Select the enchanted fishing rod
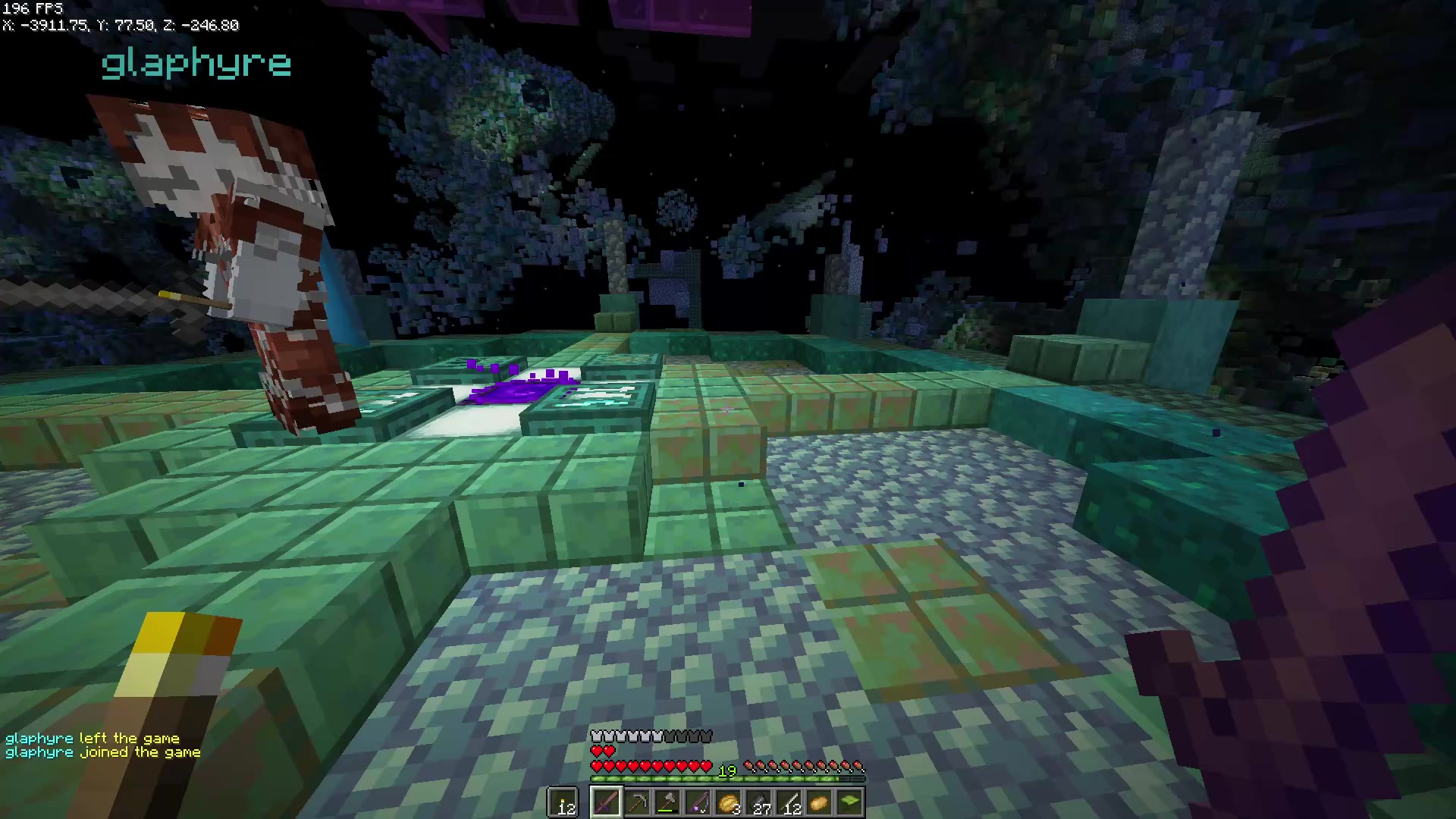1456x819 pixels. (699, 802)
